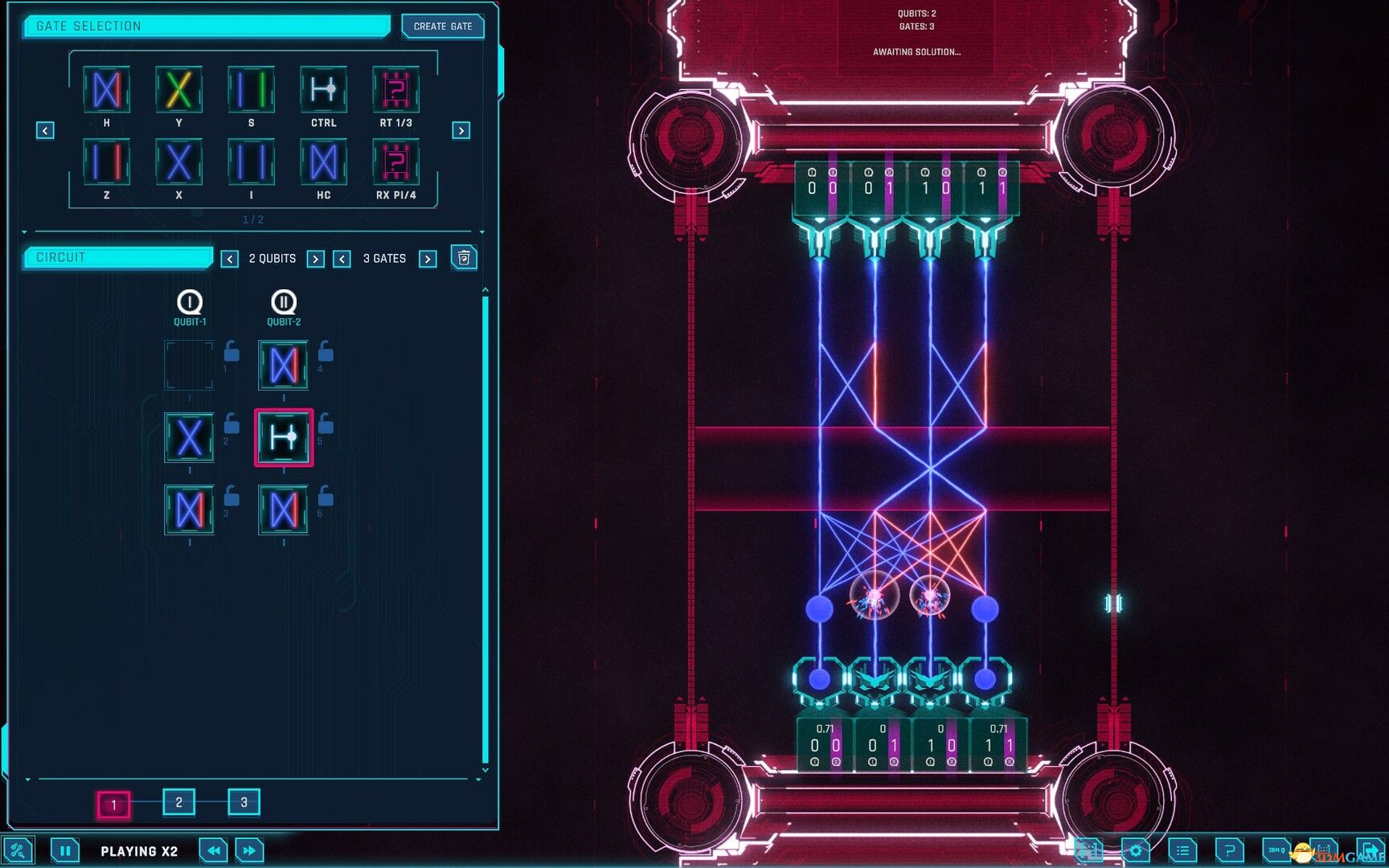Select the HC gate
Screen dimensions: 1389x868
[323, 162]
